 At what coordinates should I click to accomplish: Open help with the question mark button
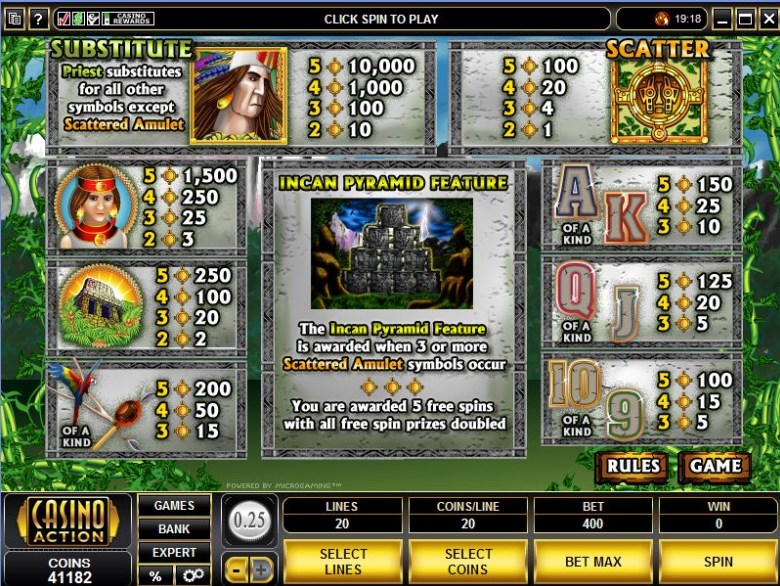39,19
